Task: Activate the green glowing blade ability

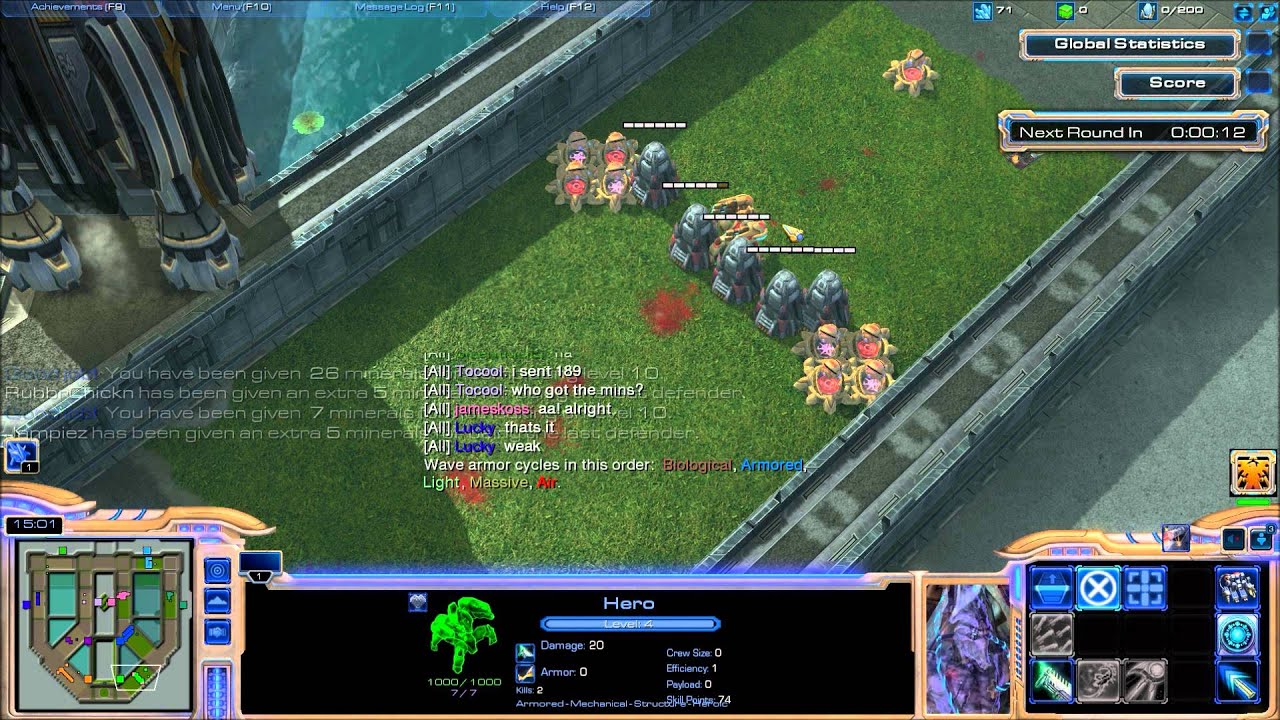Action: click(1050, 680)
